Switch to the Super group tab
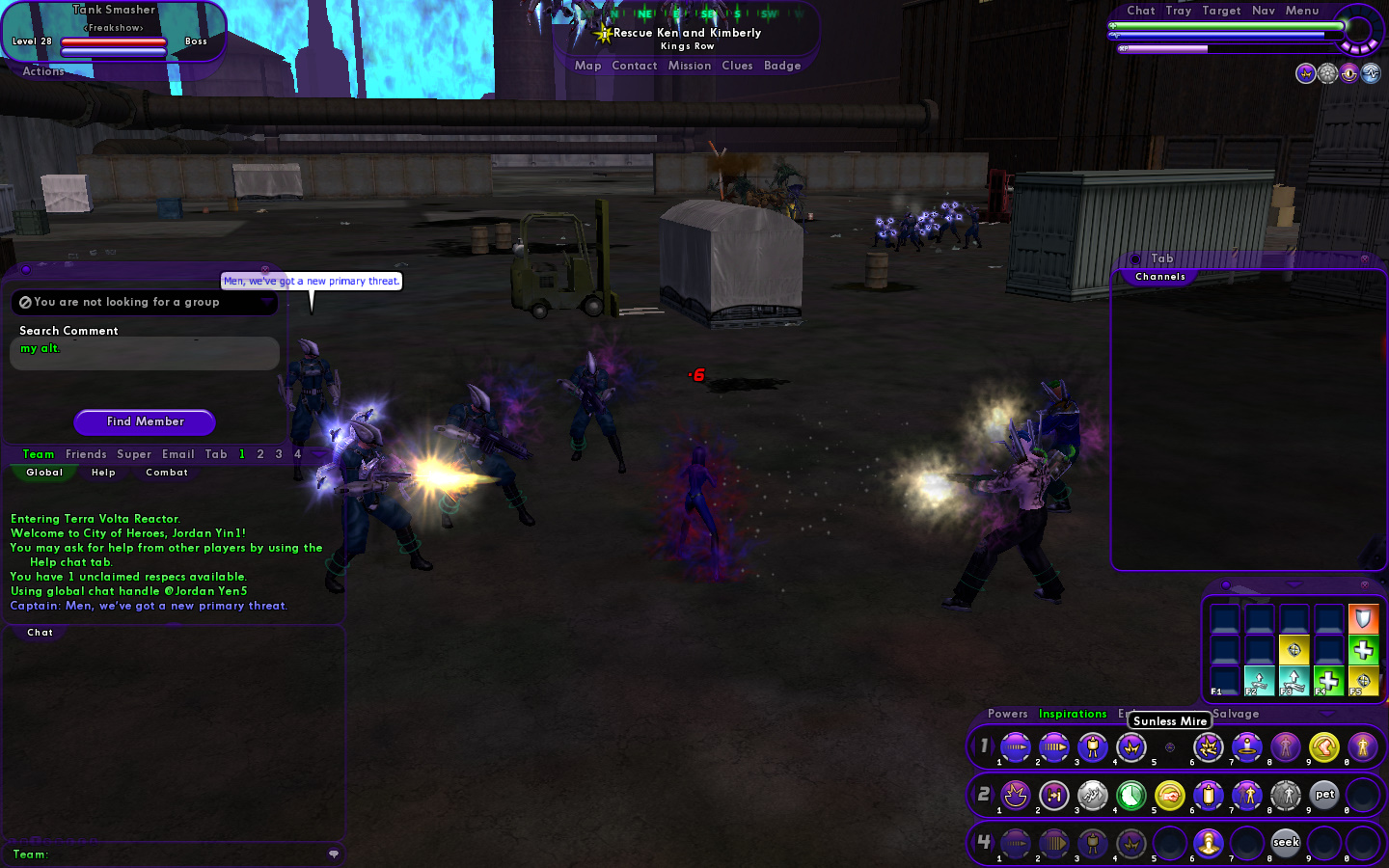The width and height of the screenshot is (1389, 868). pos(134,454)
